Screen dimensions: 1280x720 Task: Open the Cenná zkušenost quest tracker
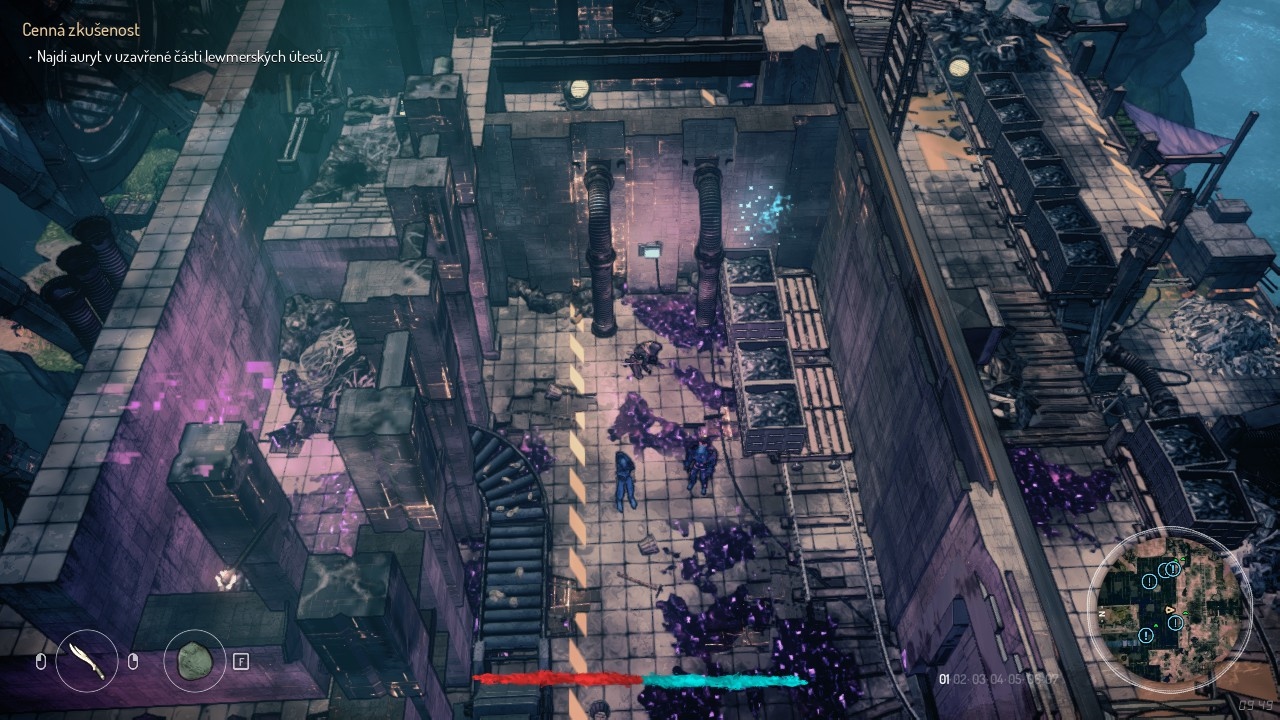click(x=81, y=31)
